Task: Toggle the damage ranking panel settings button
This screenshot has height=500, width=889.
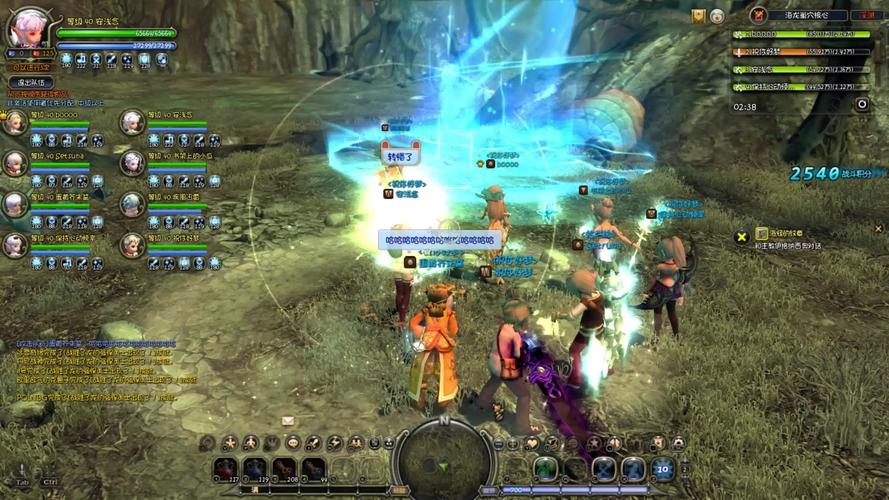Action: tap(862, 104)
